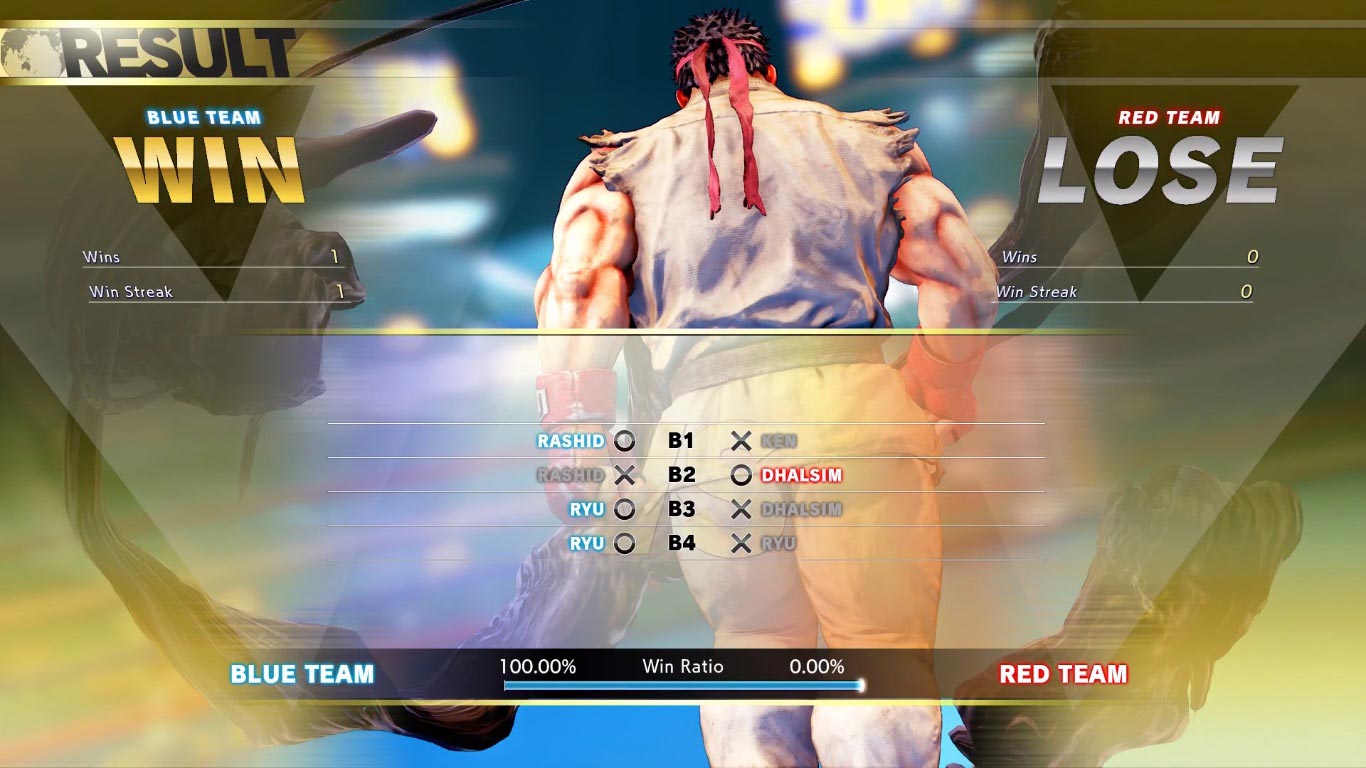Expand the B4 match details row

pyautogui.click(x=682, y=544)
